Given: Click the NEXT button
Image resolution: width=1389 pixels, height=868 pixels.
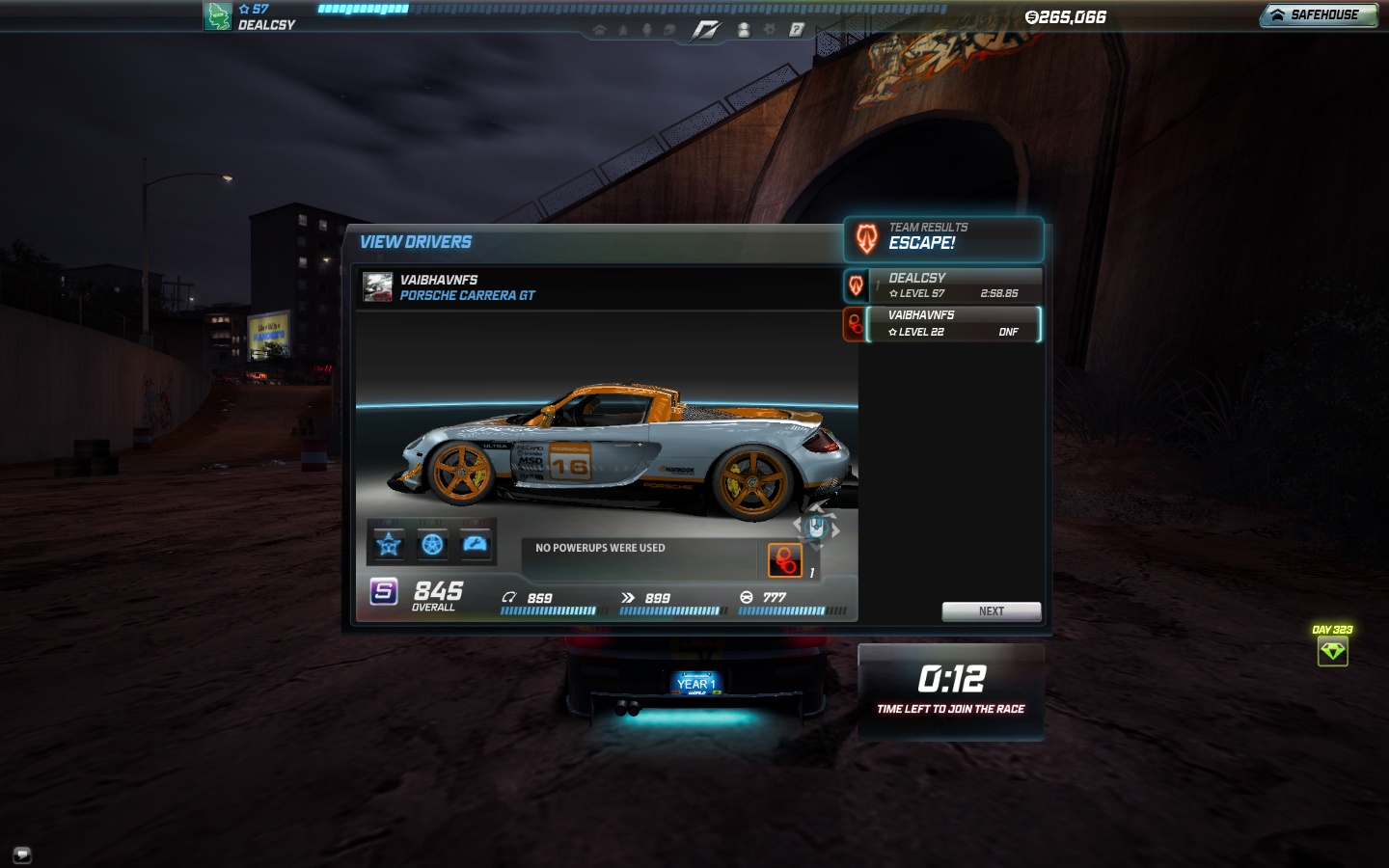Looking at the screenshot, I should pyautogui.click(x=991, y=611).
